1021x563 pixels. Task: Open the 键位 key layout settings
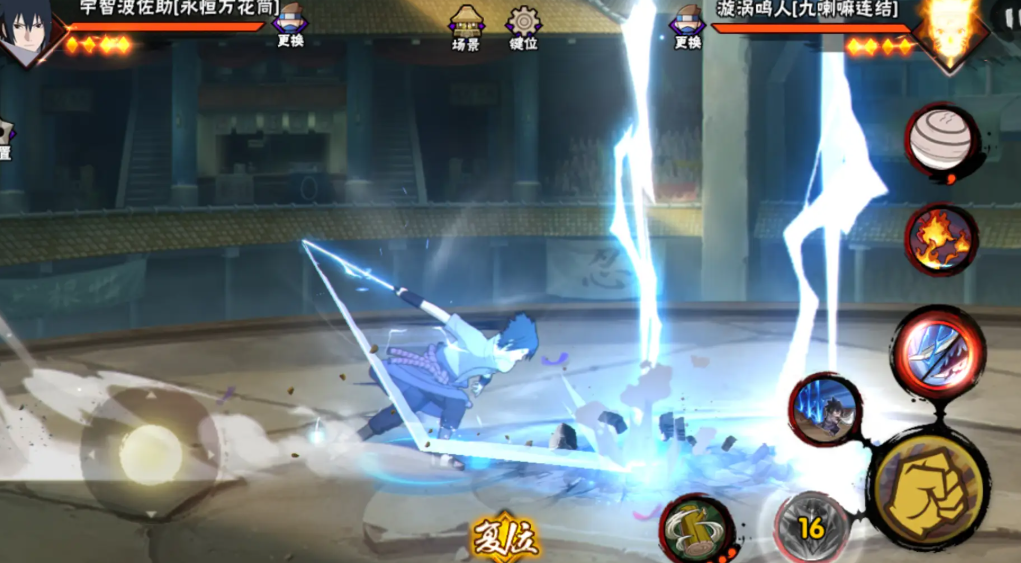523,27
